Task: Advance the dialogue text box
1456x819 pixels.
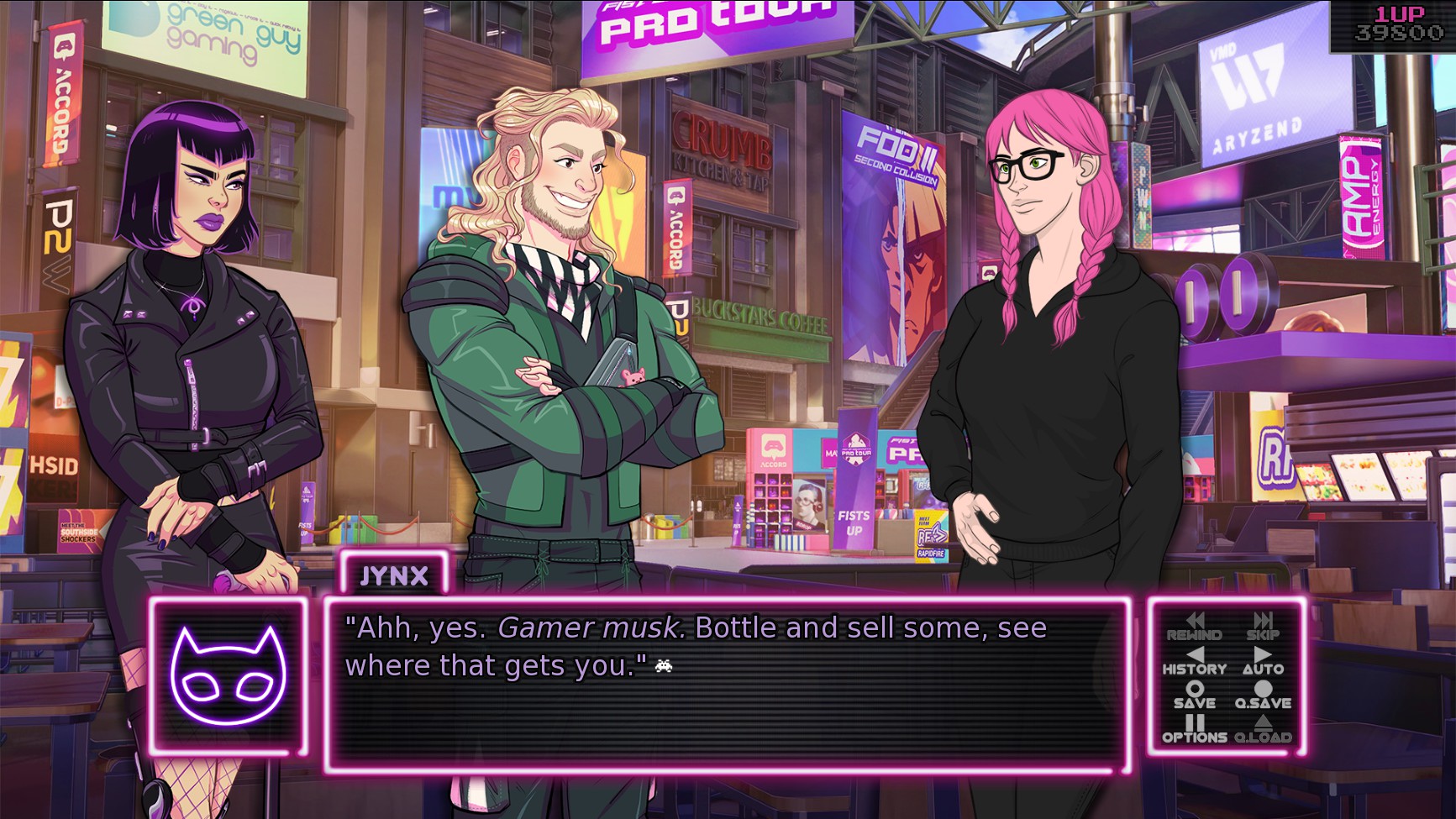Action: [726, 685]
